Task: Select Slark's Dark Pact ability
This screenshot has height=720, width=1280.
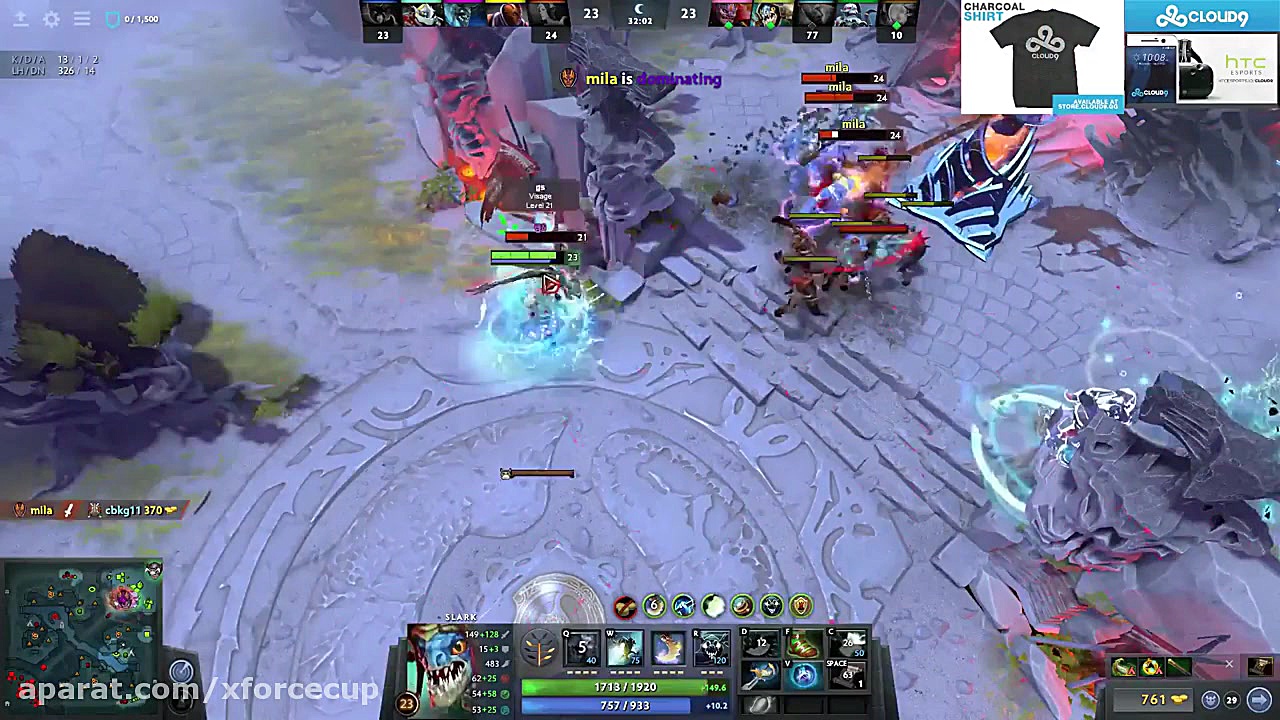Action: (582, 646)
